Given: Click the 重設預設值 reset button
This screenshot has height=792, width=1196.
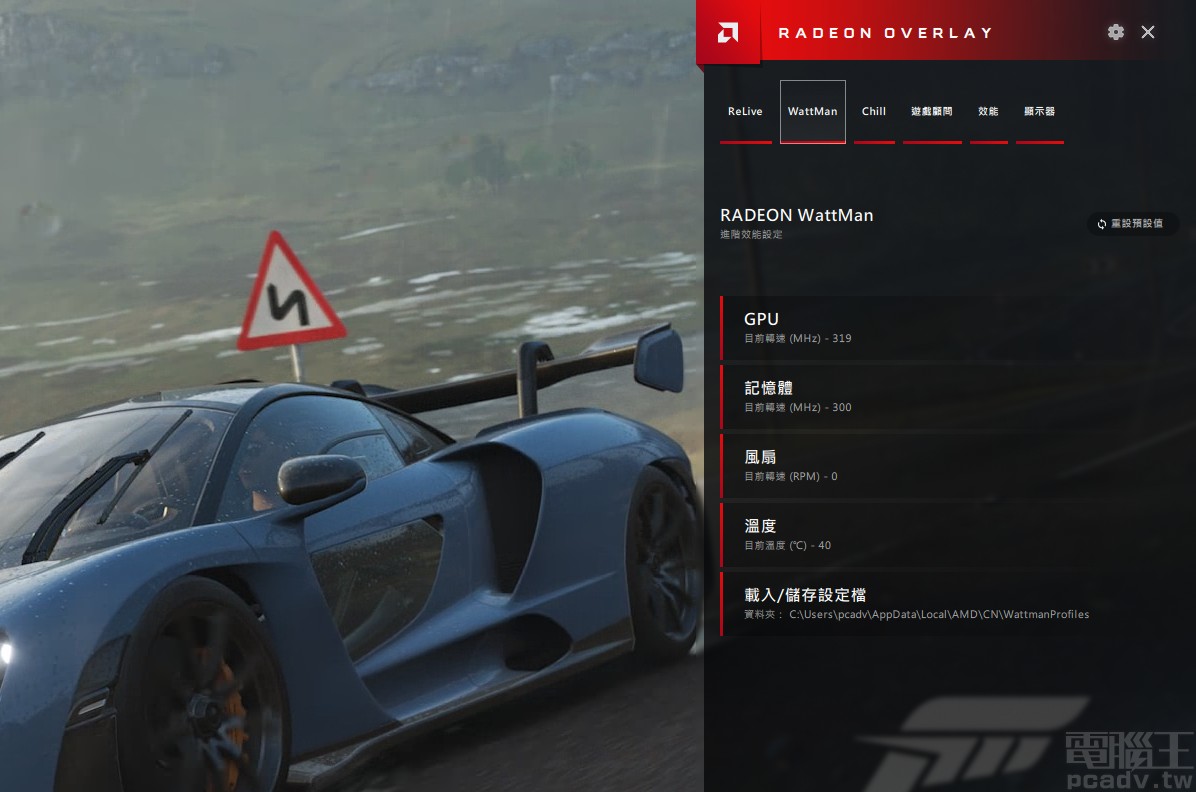Looking at the screenshot, I should (1131, 224).
